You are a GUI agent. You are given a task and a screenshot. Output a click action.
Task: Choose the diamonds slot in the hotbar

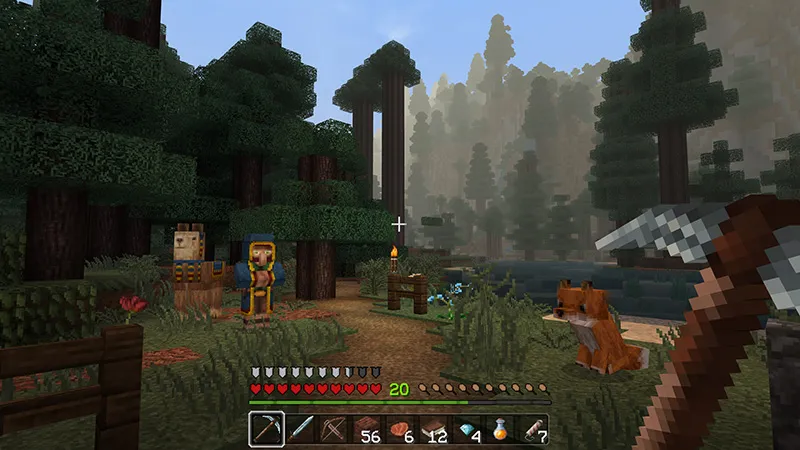coord(467,429)
